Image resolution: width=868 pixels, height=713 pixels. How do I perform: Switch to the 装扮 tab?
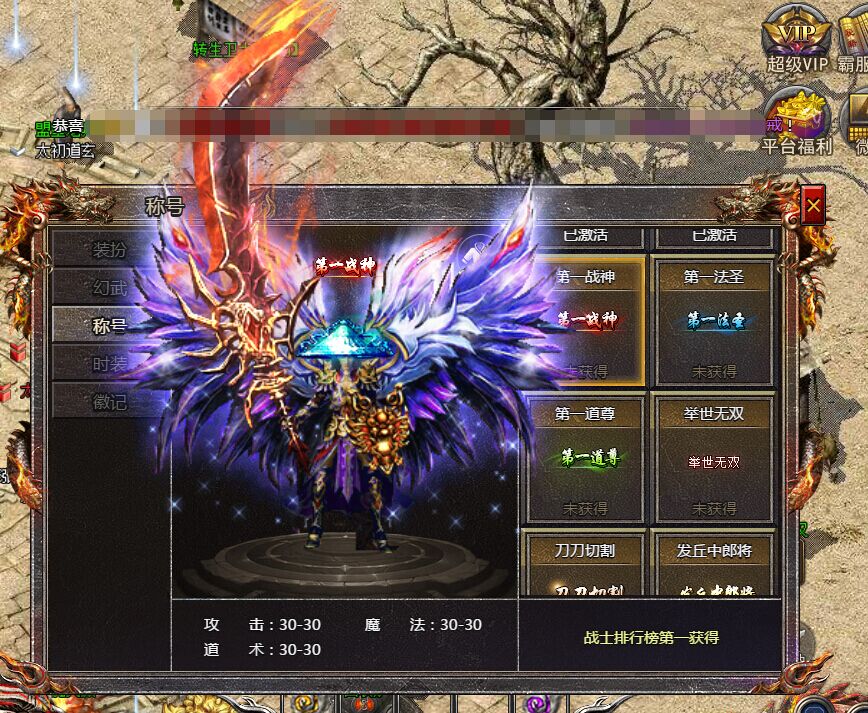click(110, 249)
